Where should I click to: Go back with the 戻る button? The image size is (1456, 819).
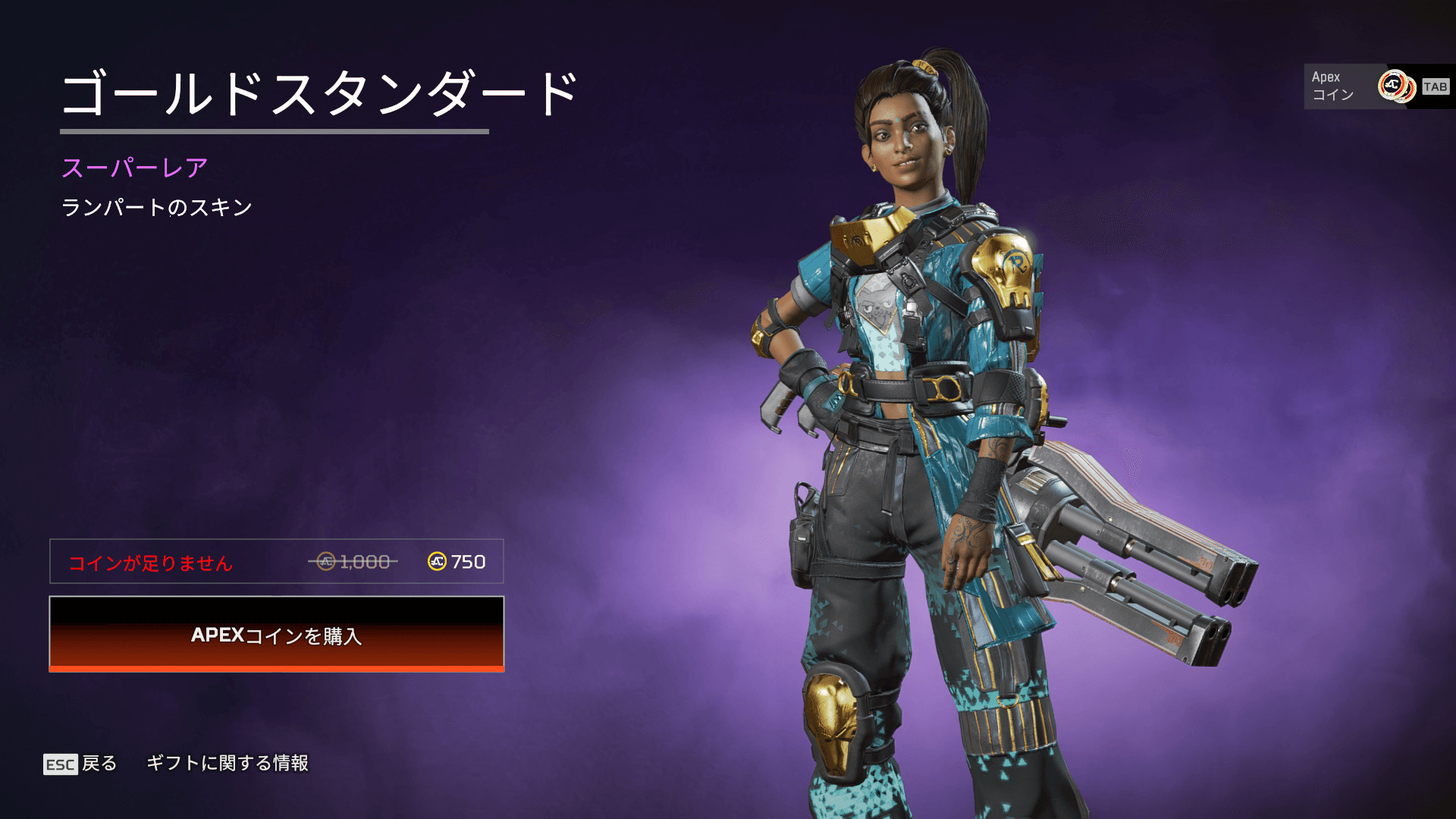80,764
